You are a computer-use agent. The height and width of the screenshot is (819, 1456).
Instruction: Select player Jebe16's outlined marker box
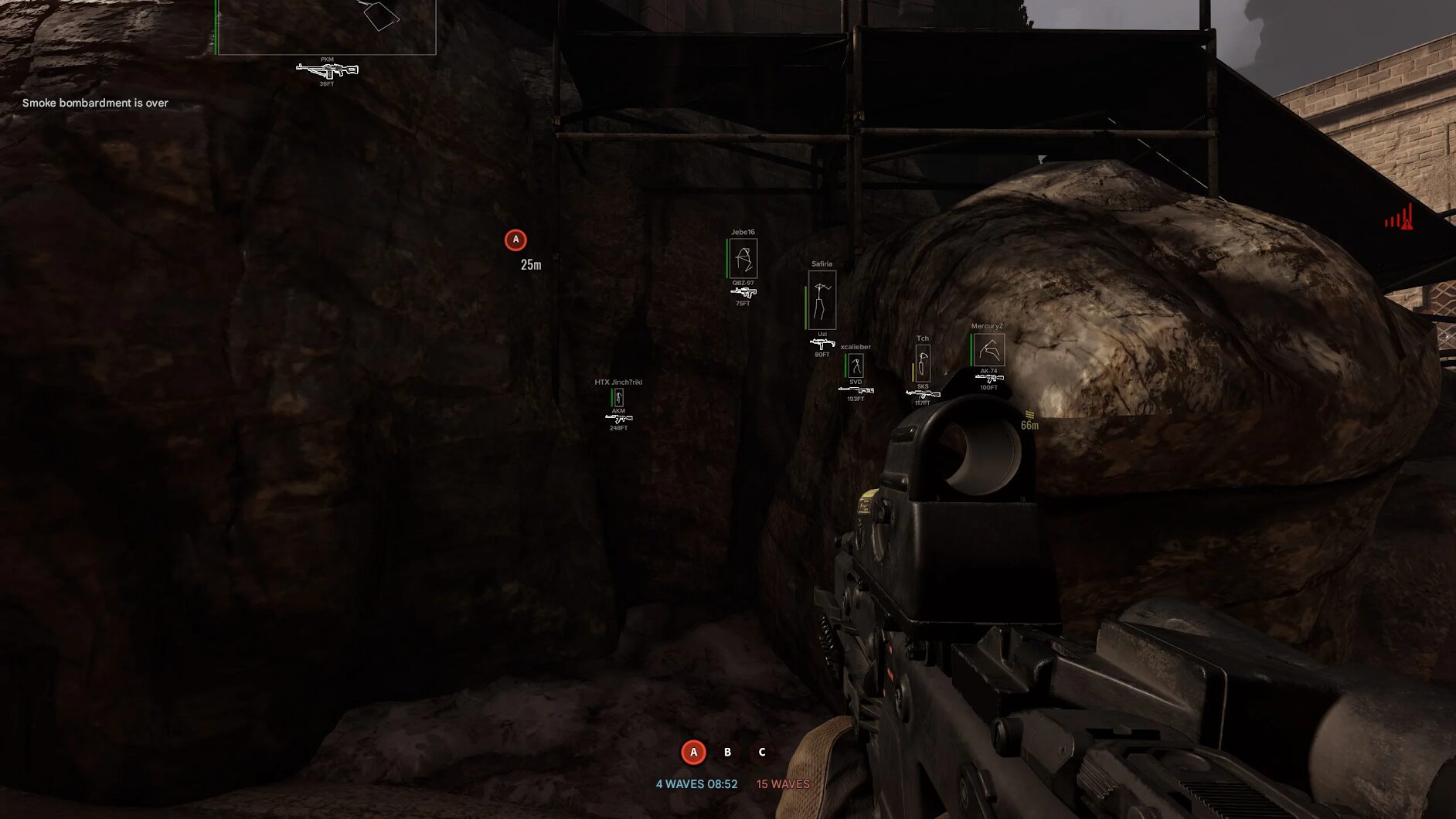pos(743,258)
